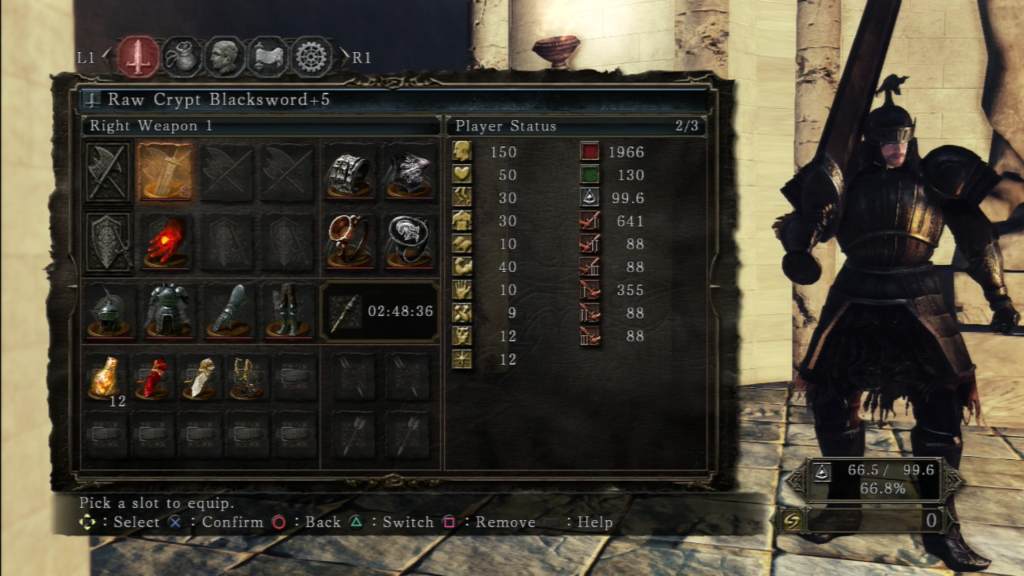Select the red gemmed ring slot
Viewport: 1024px width, 576px height.
349,242
